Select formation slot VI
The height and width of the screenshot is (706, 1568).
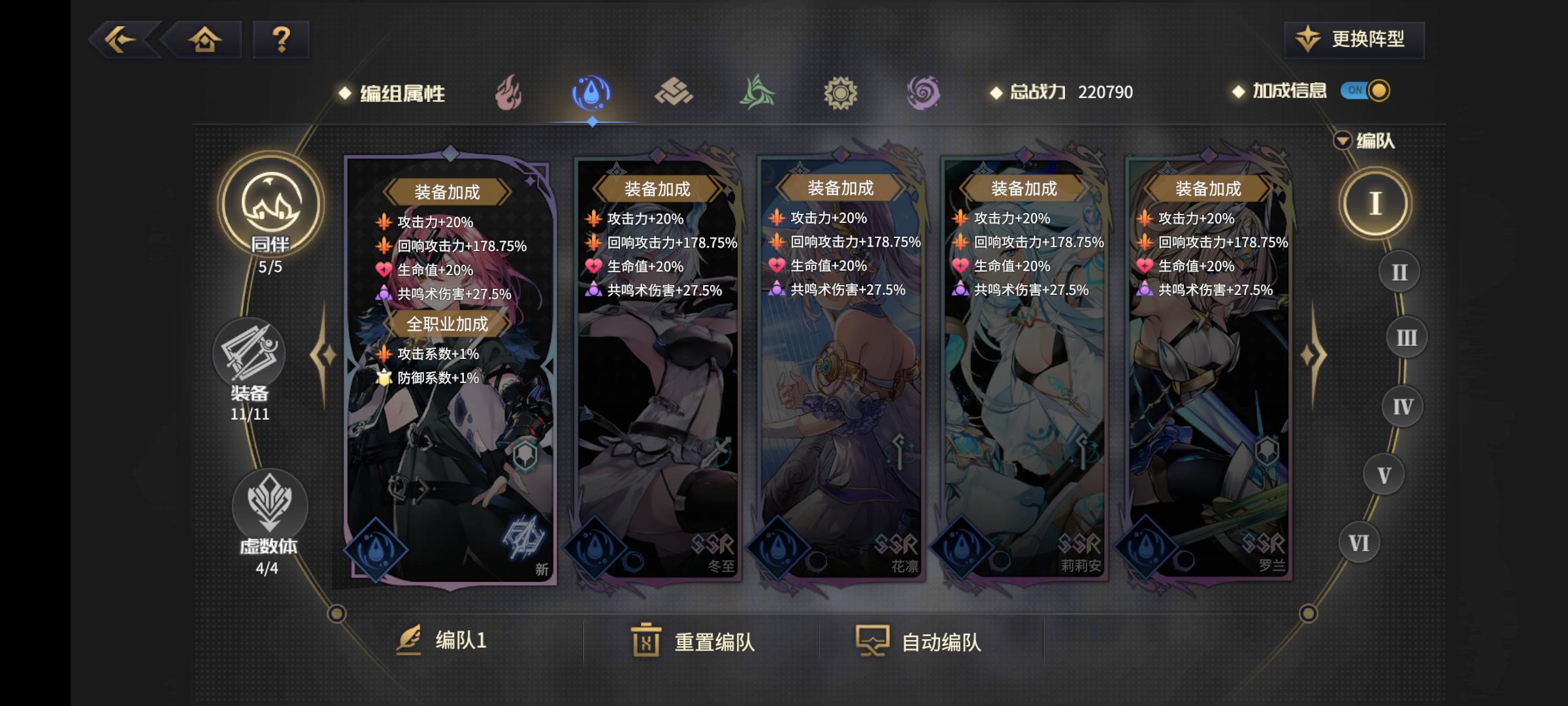[x=1358, y=543]
